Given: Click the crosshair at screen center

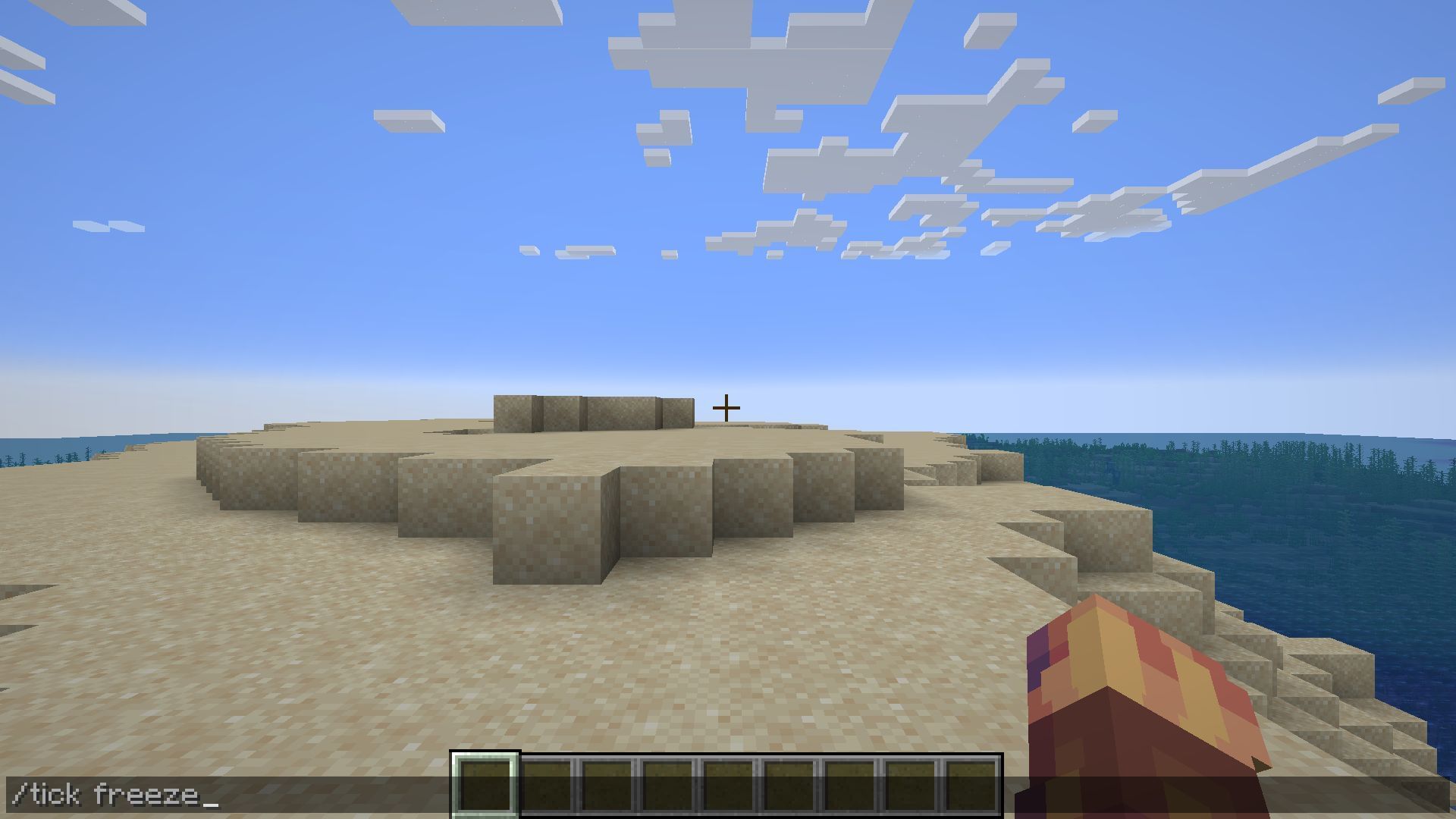Looking at the screenshot, I should [x=726, y=407].
